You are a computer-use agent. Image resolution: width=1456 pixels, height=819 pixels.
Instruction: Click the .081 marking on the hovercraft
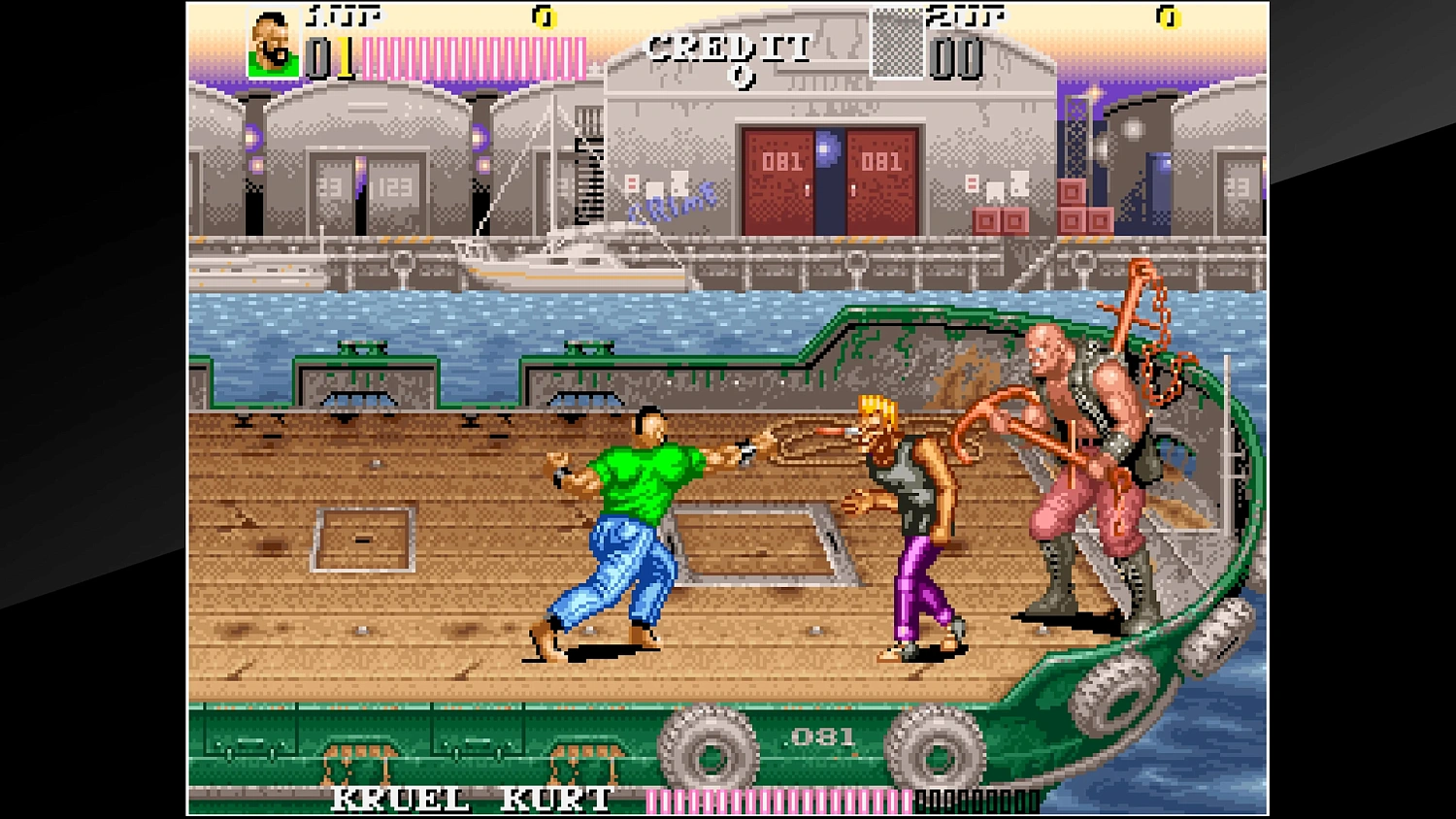(x=818, y=737)
